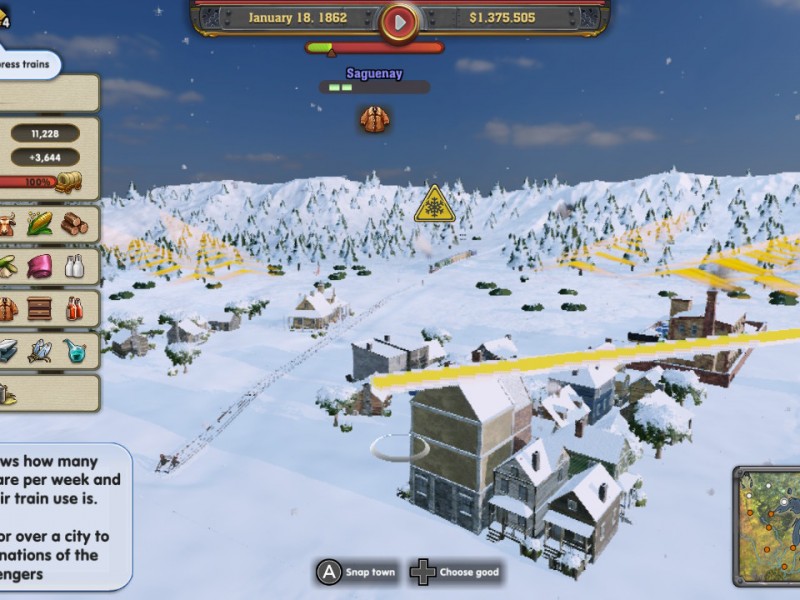Choose the wood logs good icon
The width and height of the screenshot is (800, 600).
pyautogui.click(x=74, y=223)
